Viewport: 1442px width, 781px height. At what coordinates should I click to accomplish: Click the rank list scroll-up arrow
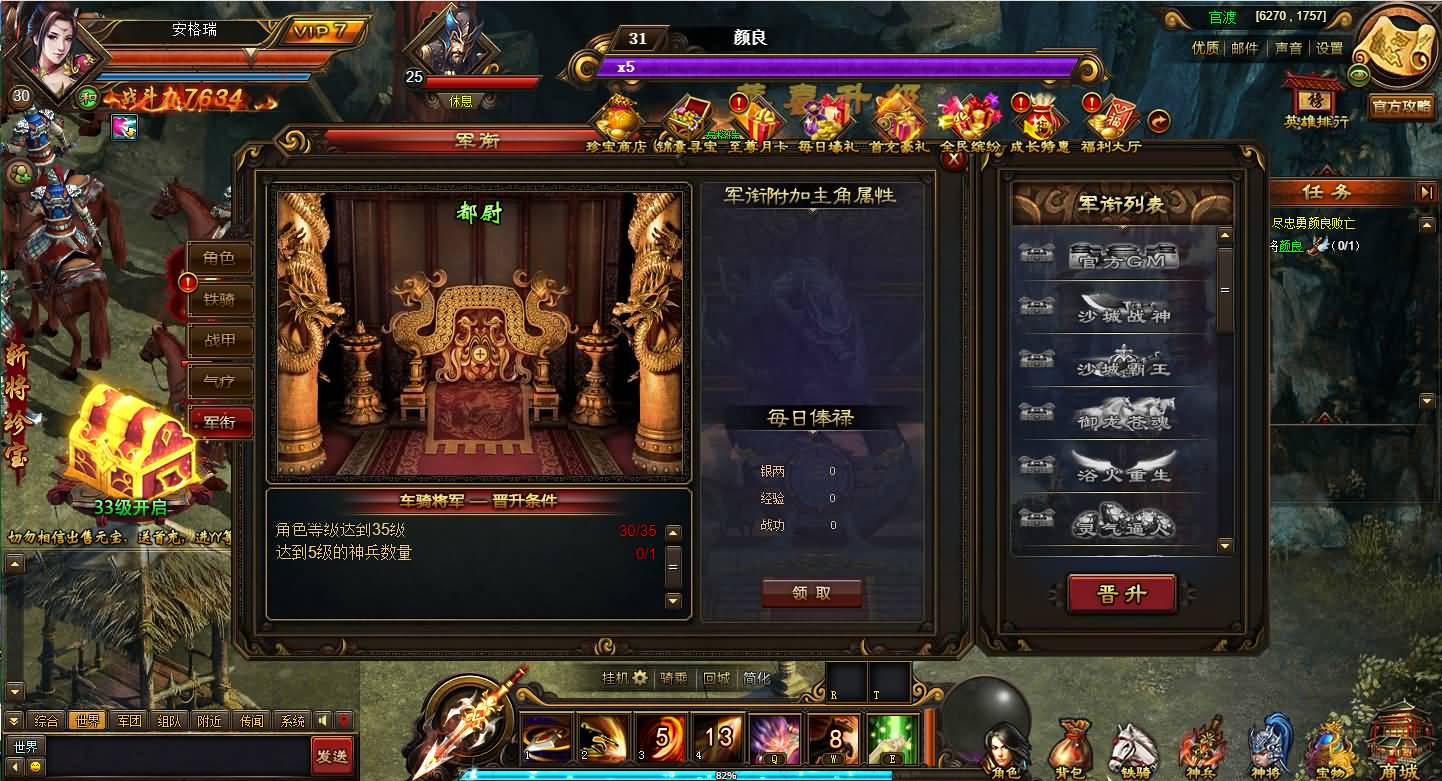(1224, 234)
